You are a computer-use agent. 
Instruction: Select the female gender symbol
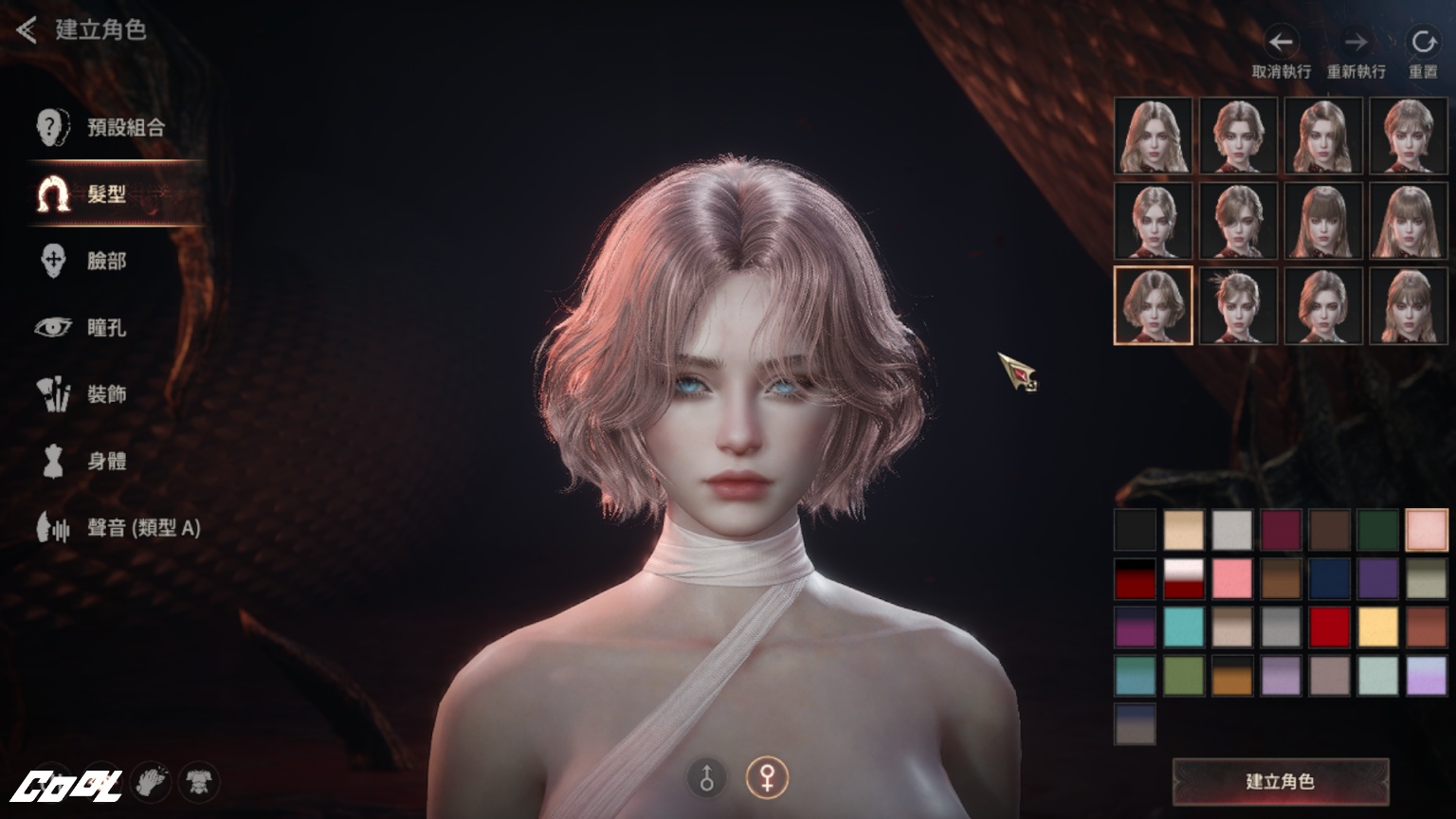(766, 778)
